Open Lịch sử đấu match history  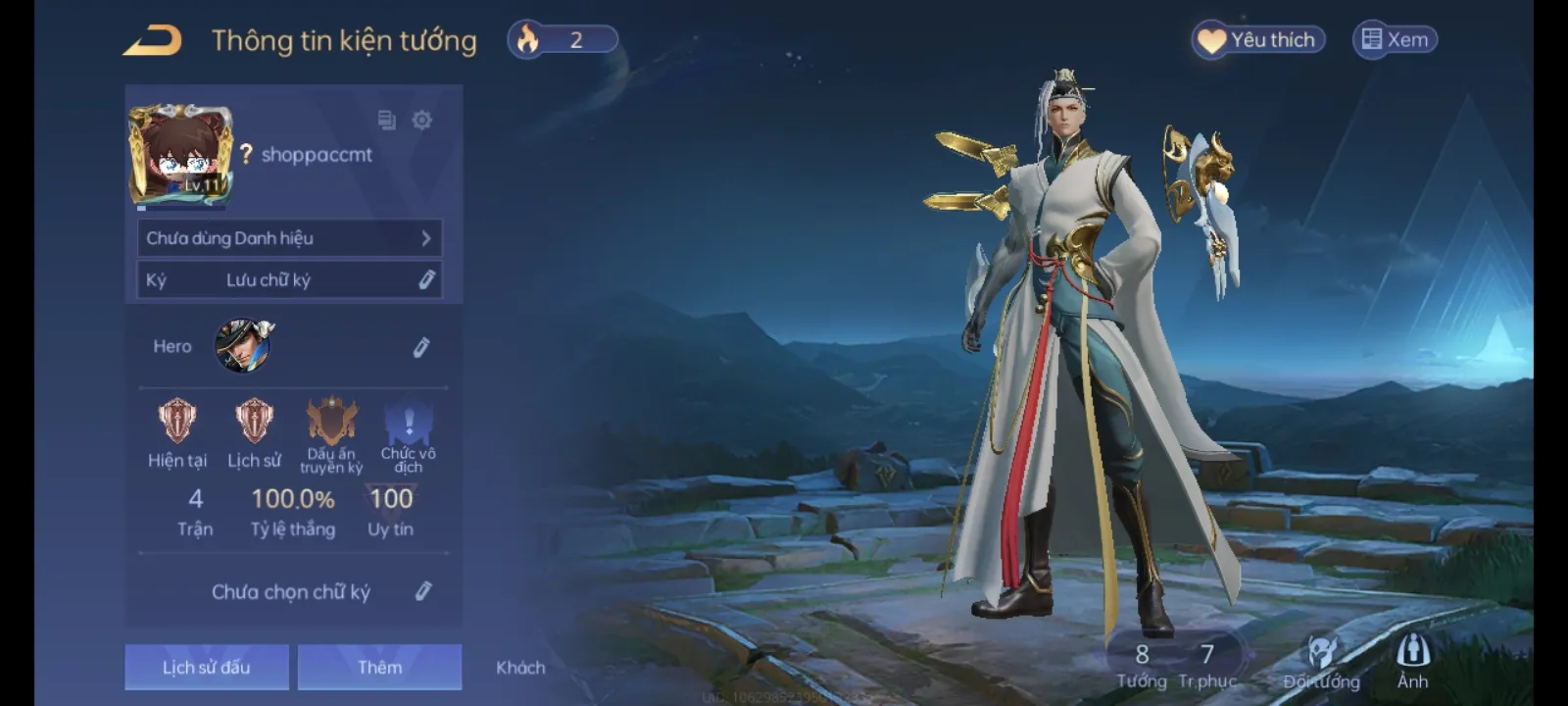click(x=207, y=668)
